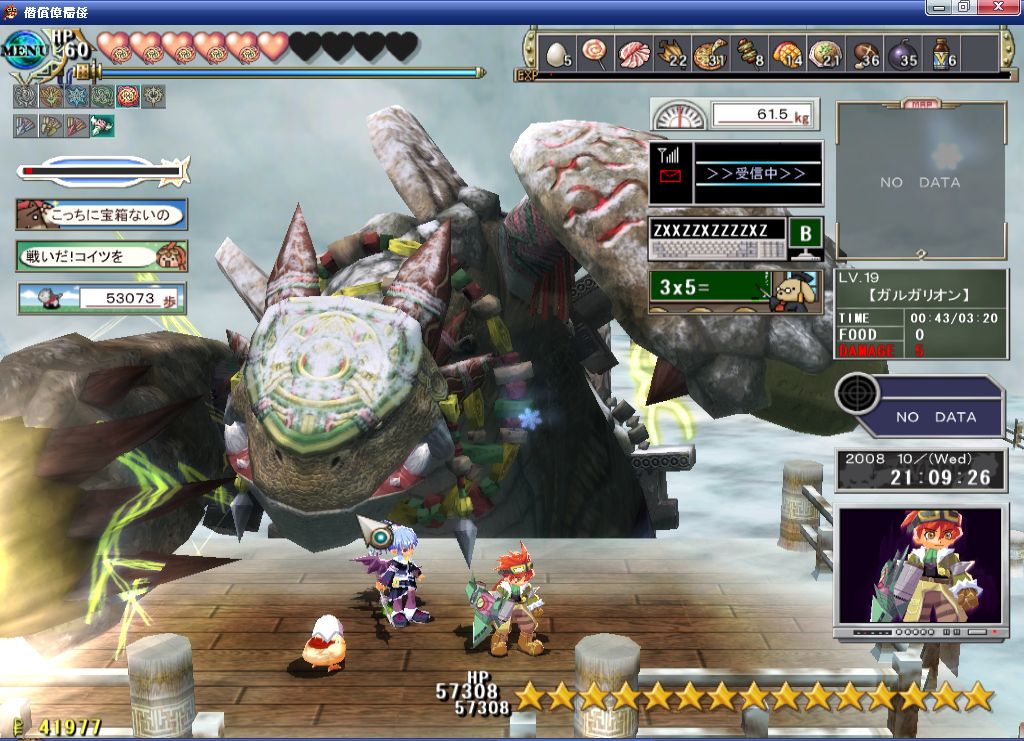
Task: Click the minimap panel
Action: [x=920, y=181]
